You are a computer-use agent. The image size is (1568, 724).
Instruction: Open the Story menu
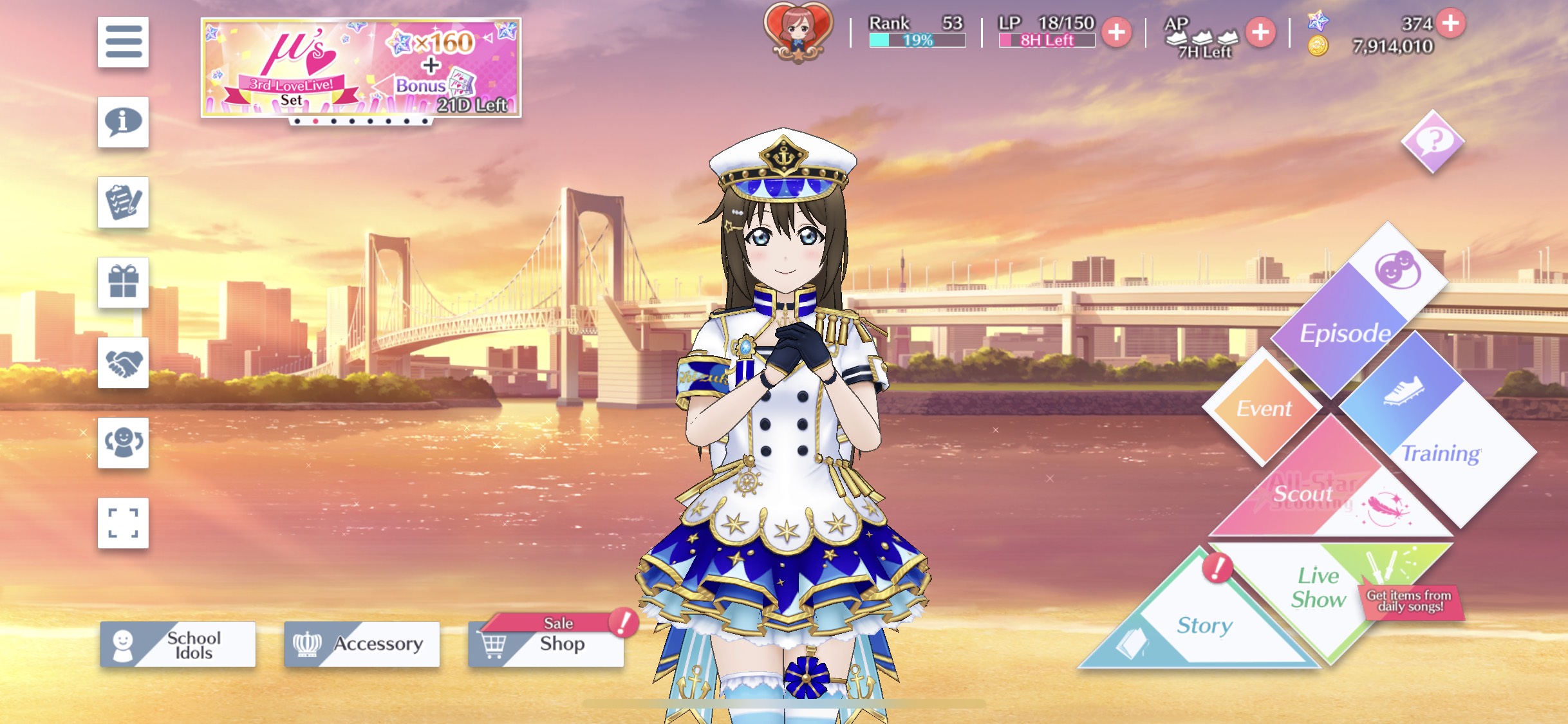pyautogui.click(x=1202, y=624)
